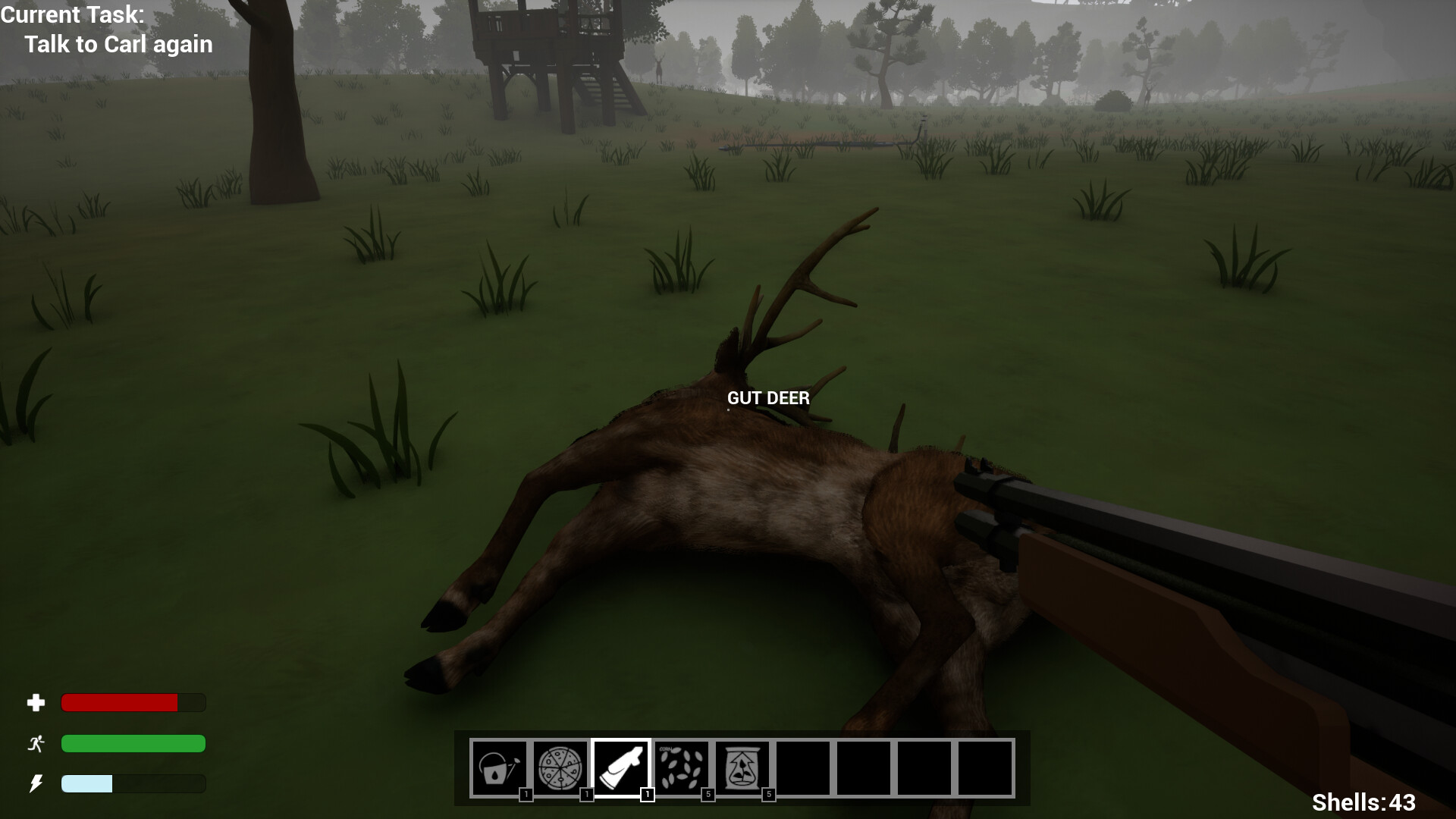
Task: Click the currently equipped shell item icon
Action: (x=621, y=767)
